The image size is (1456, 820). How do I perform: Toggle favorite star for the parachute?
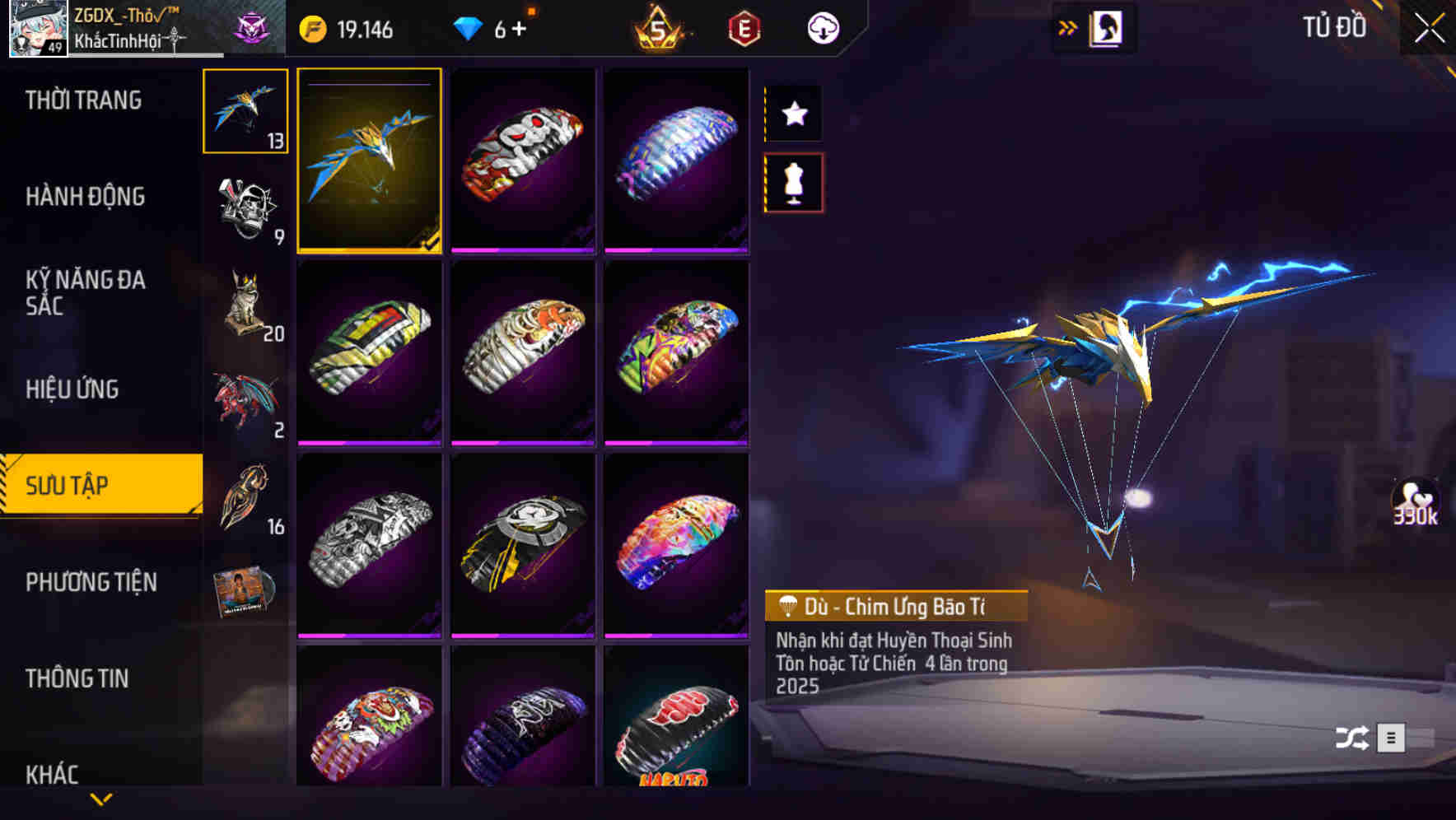coord(793,114)
